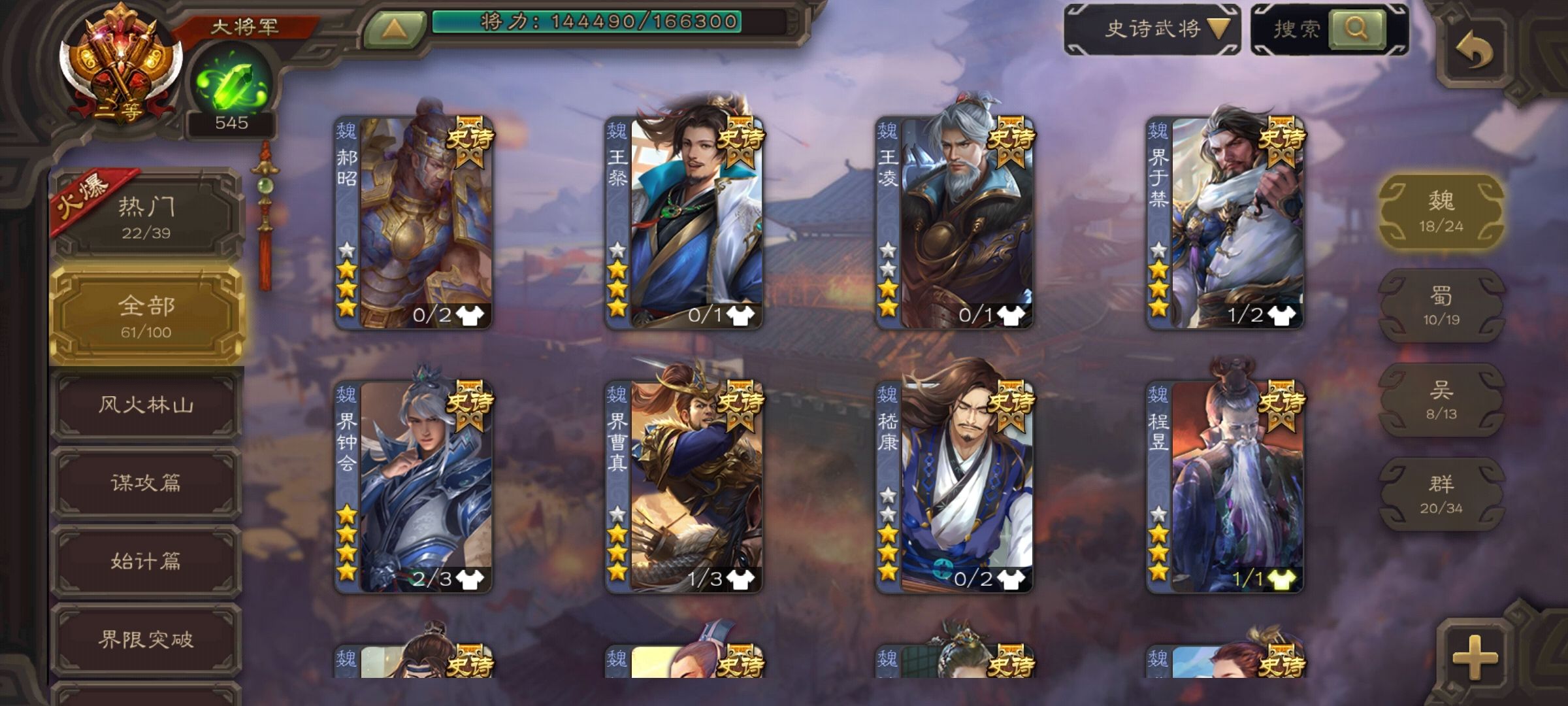Image resolution: width=1568 pixels, height=706 pixels.
Task: Tap the golden plus button
Action: pyautogui.click(x=1475, y=656)
